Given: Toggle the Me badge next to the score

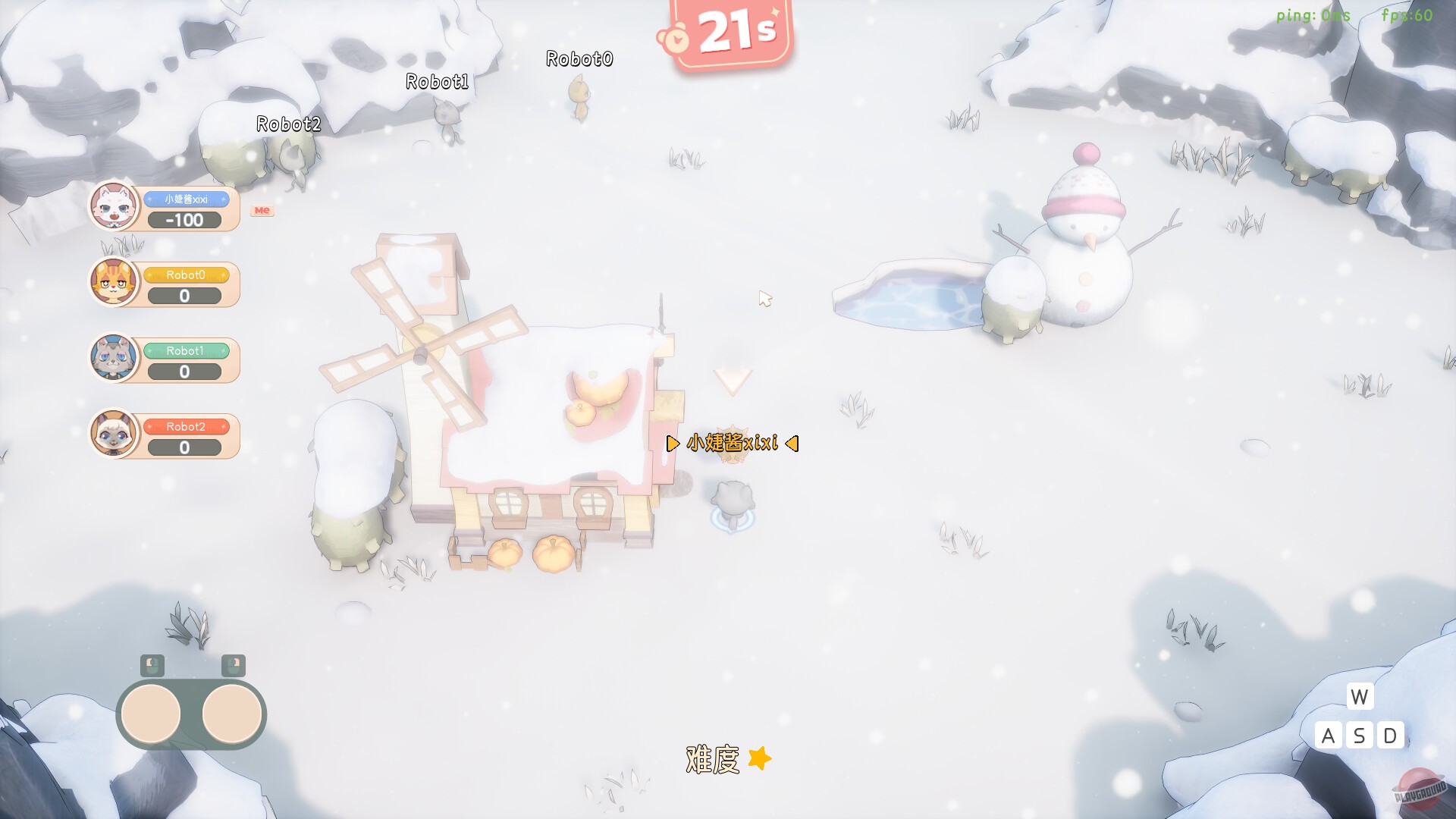Looking at the screenshot, I should tap(262, 210).
